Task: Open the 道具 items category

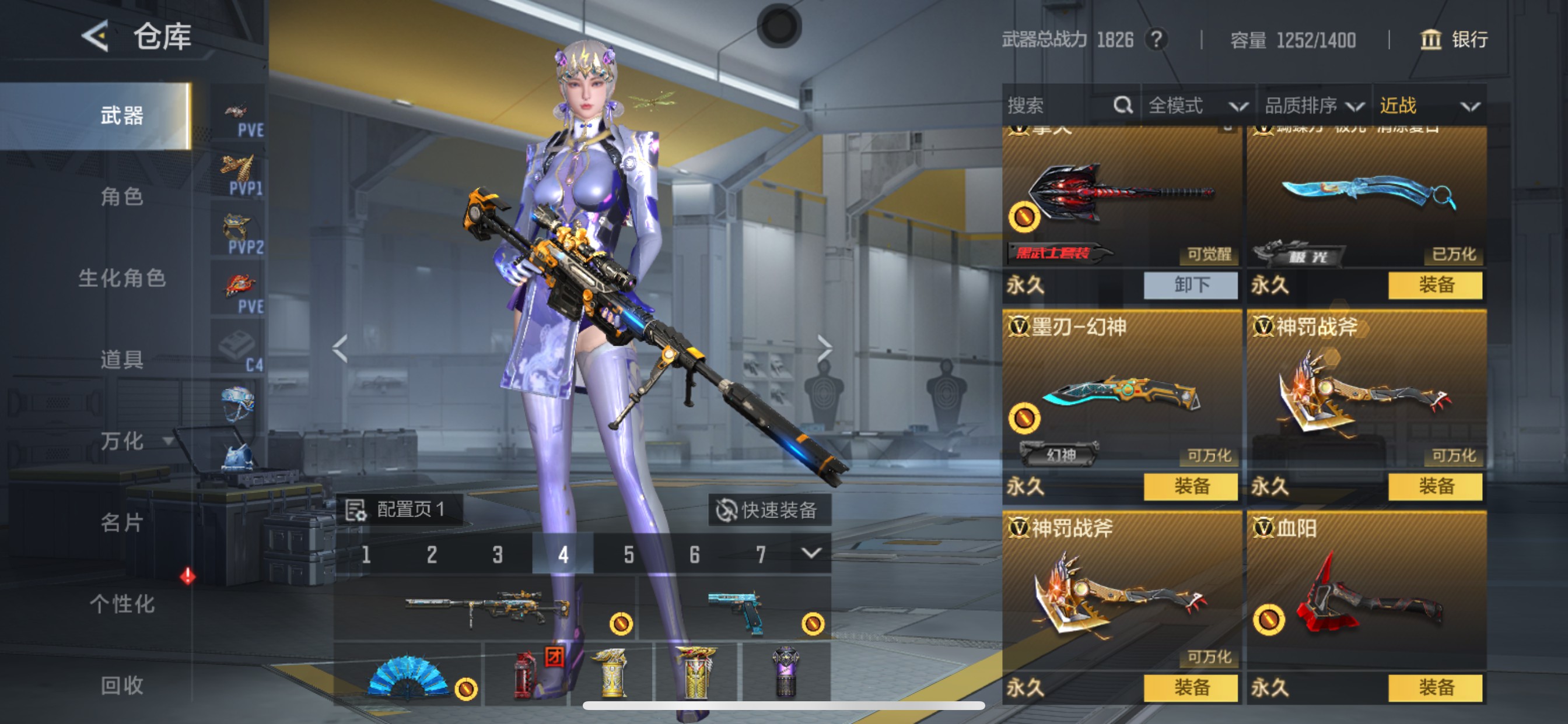Action: tap(122, 359)
